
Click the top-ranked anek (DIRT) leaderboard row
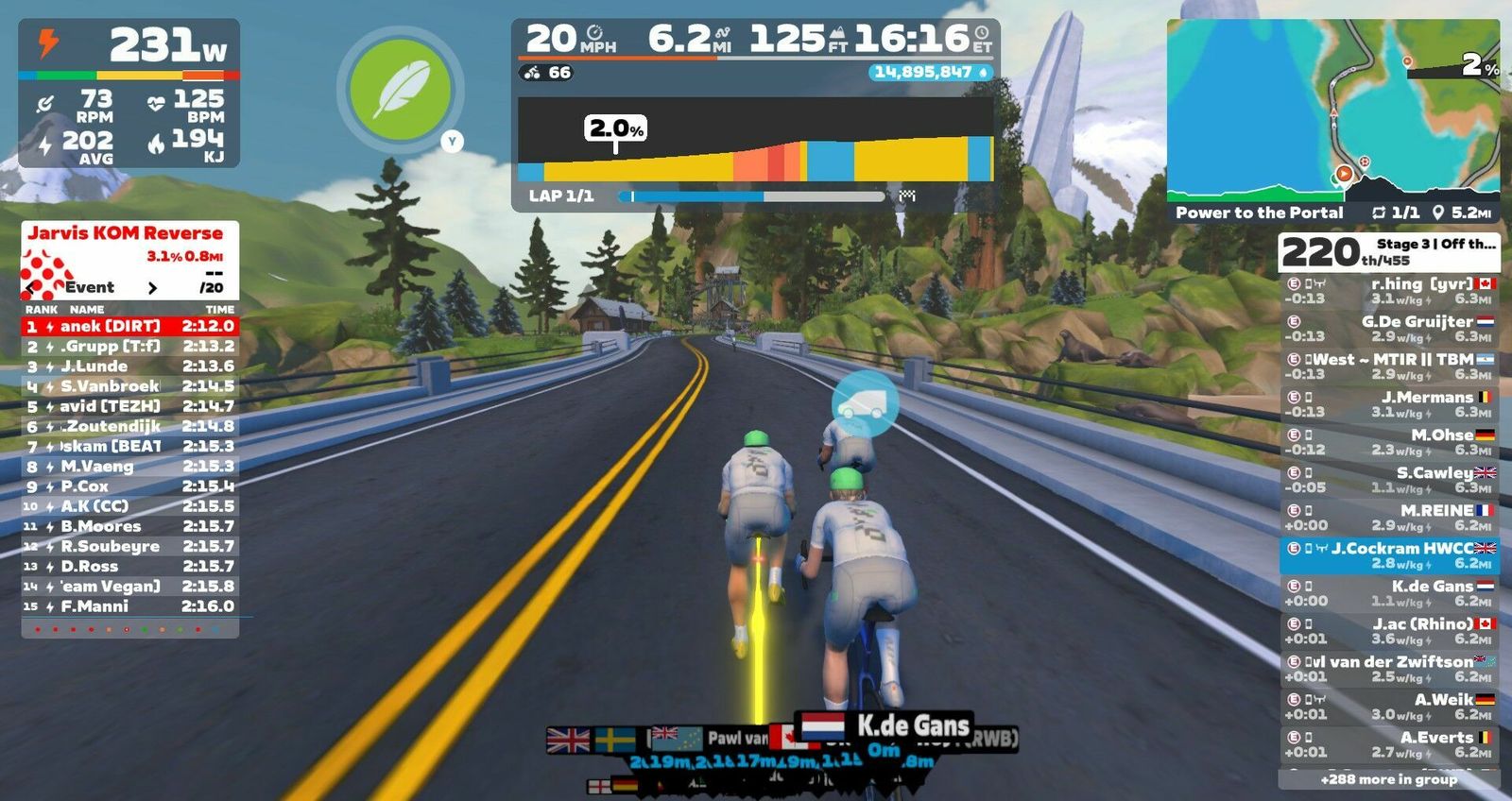point(129,326)
